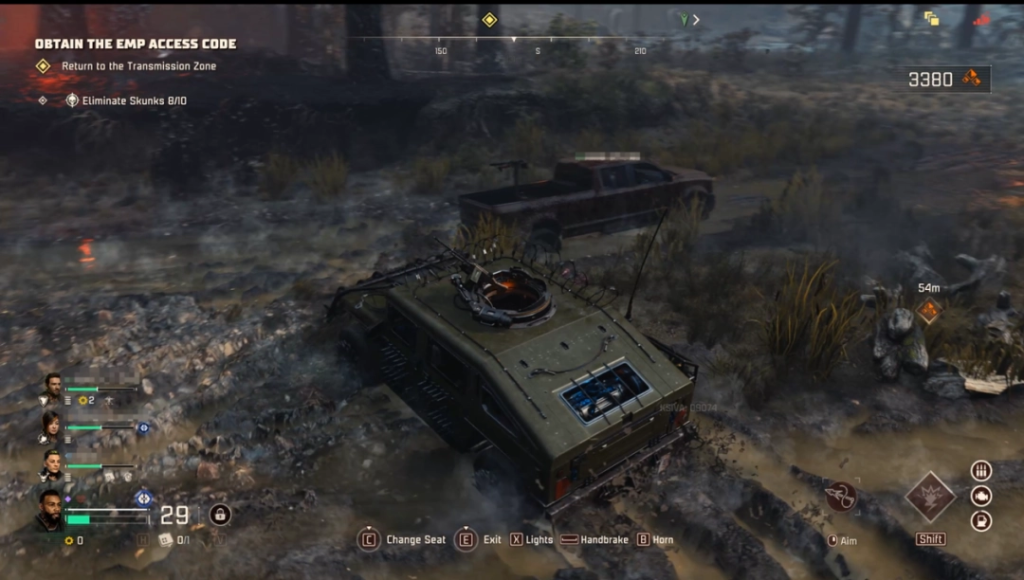Click the padlock icon beside ammo count
The height and width of the screenshot is (580, 1024).
click(220, 515)
